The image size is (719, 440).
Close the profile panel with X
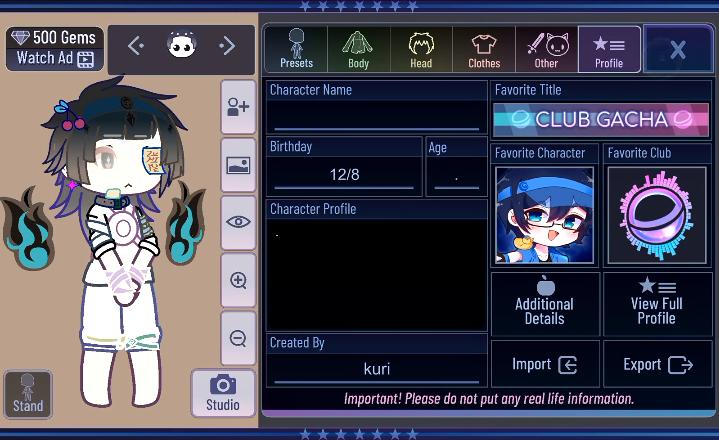677,50
